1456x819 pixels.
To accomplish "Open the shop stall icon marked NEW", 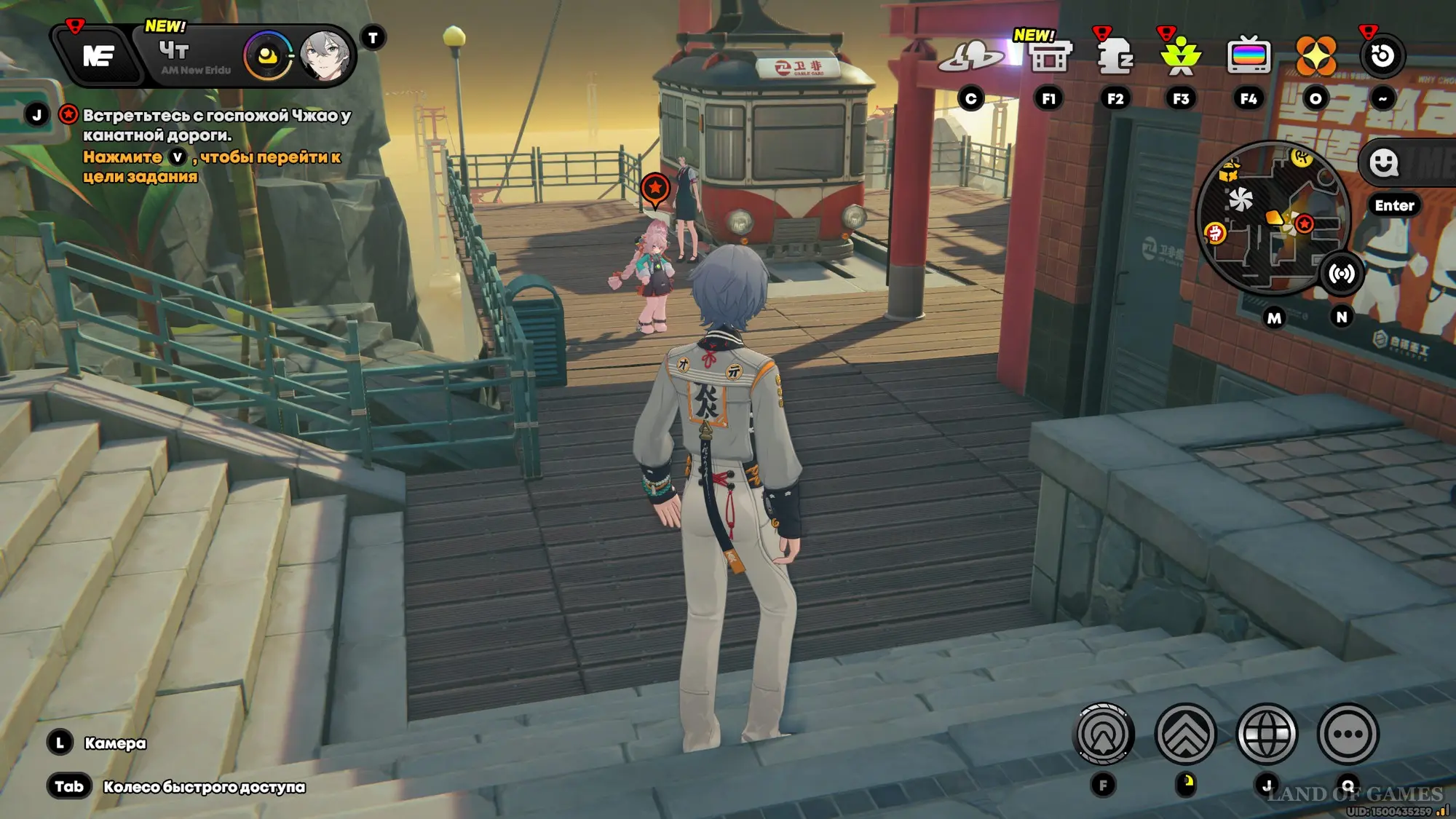I will tap(1049, 57).
